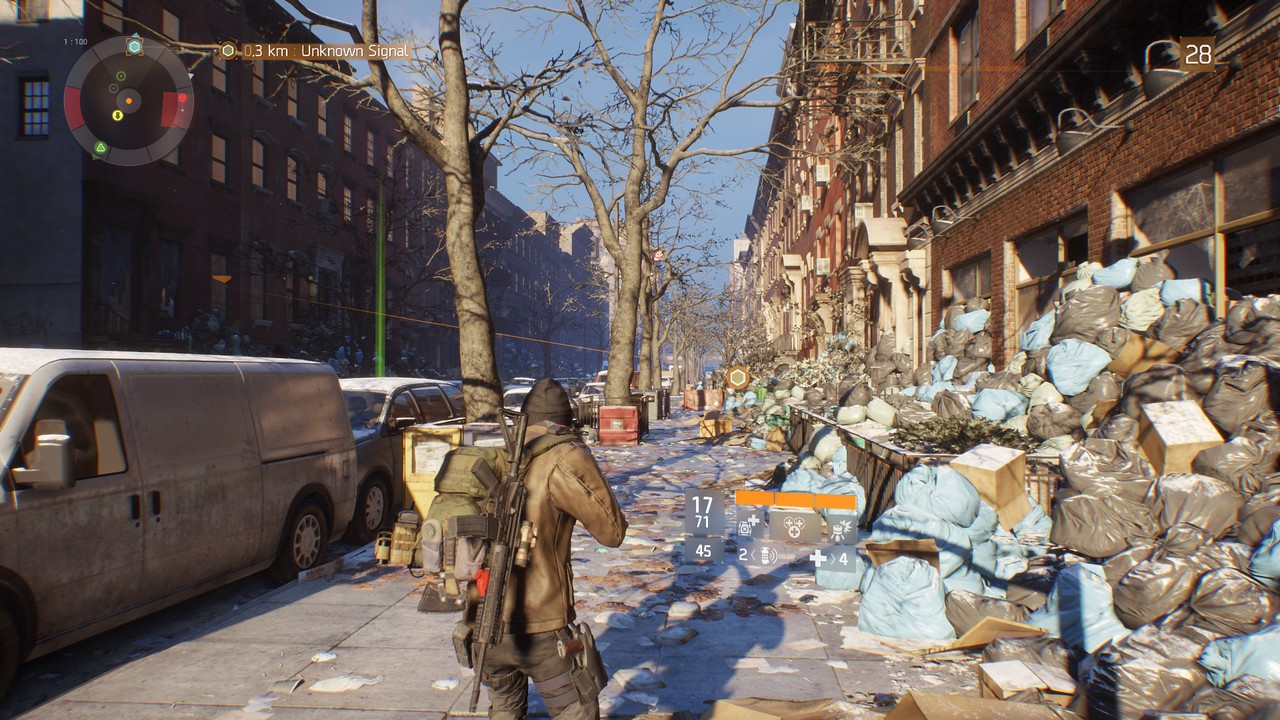The image size is (1280, 720).
Task: Use the medkit cross icon
Action: pyautogui.click(x=819, y=557)
